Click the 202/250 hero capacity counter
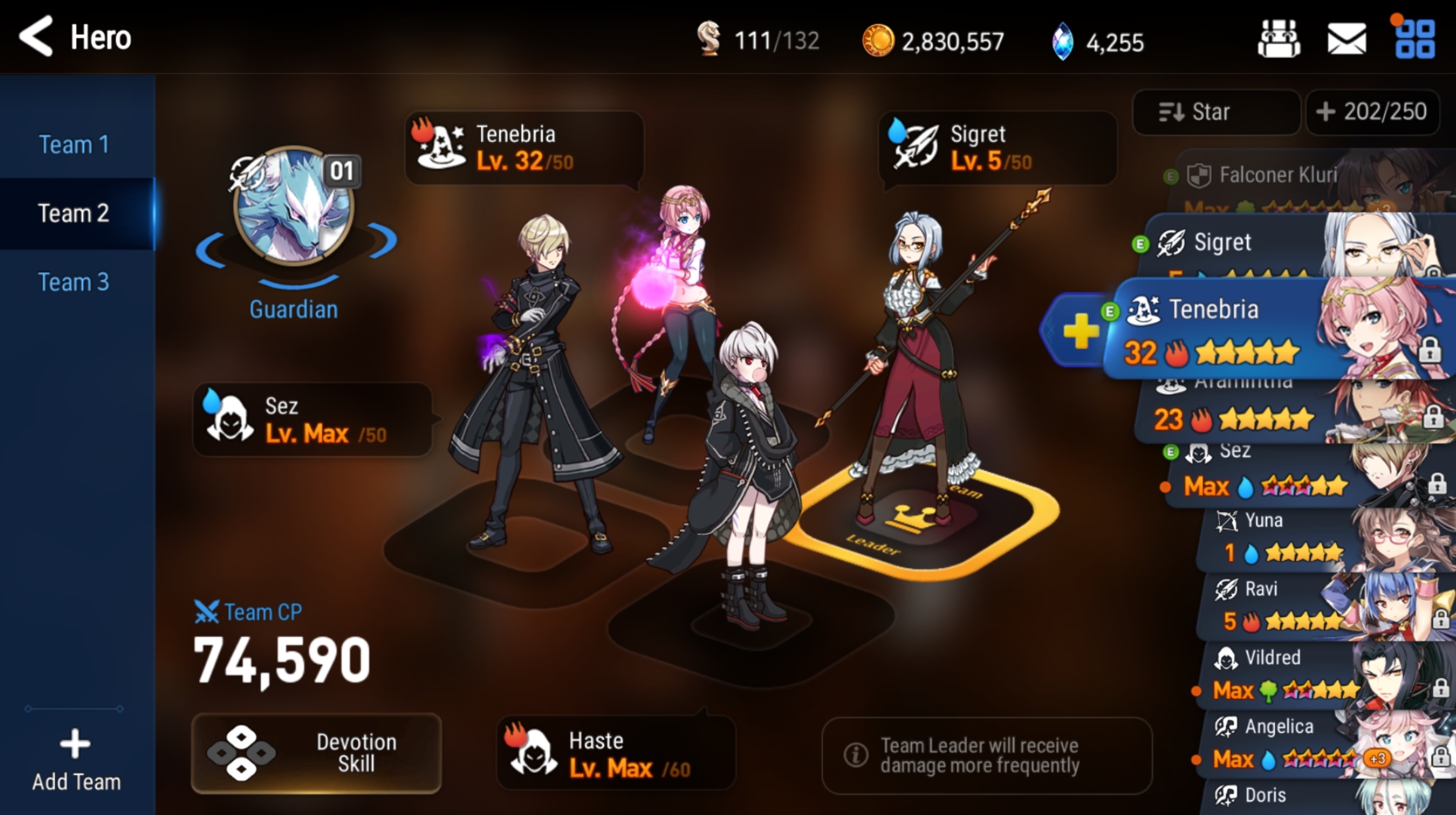The image size is (1456, 815). [1373, 111]
